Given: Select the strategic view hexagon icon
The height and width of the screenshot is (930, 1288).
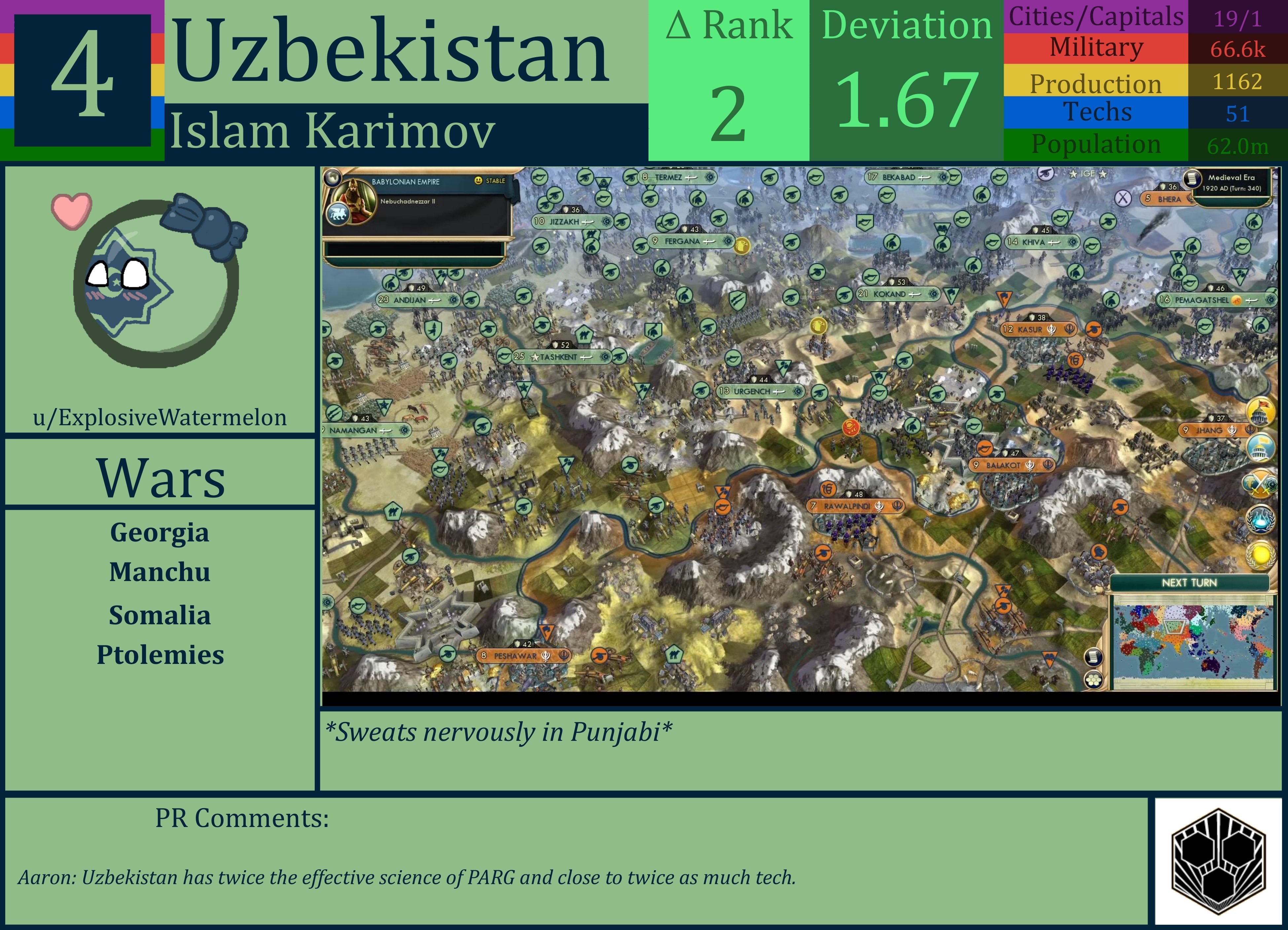Looking at the screenshot, I should 1094,680.
